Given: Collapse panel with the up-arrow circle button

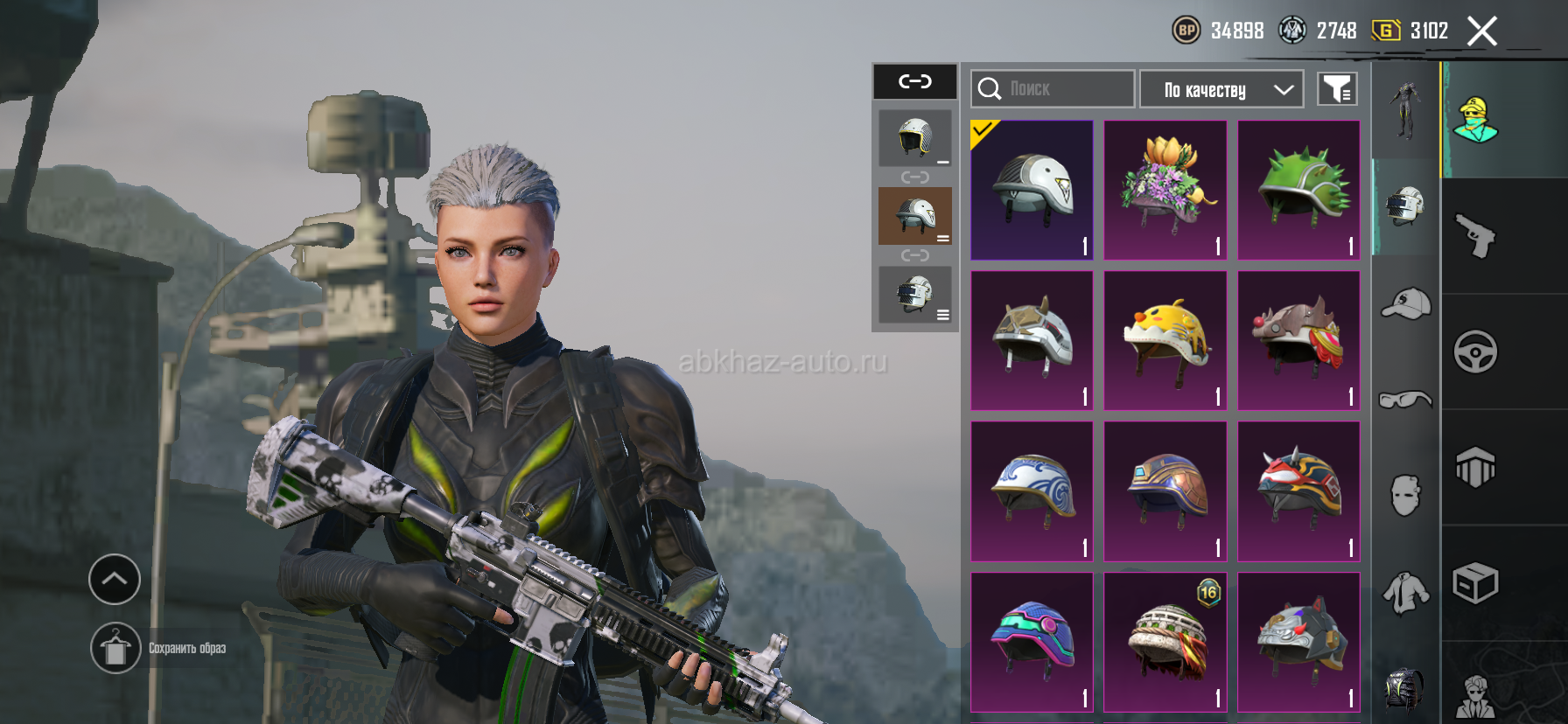Looking at the screenshot, I should [x=115, y=579].
